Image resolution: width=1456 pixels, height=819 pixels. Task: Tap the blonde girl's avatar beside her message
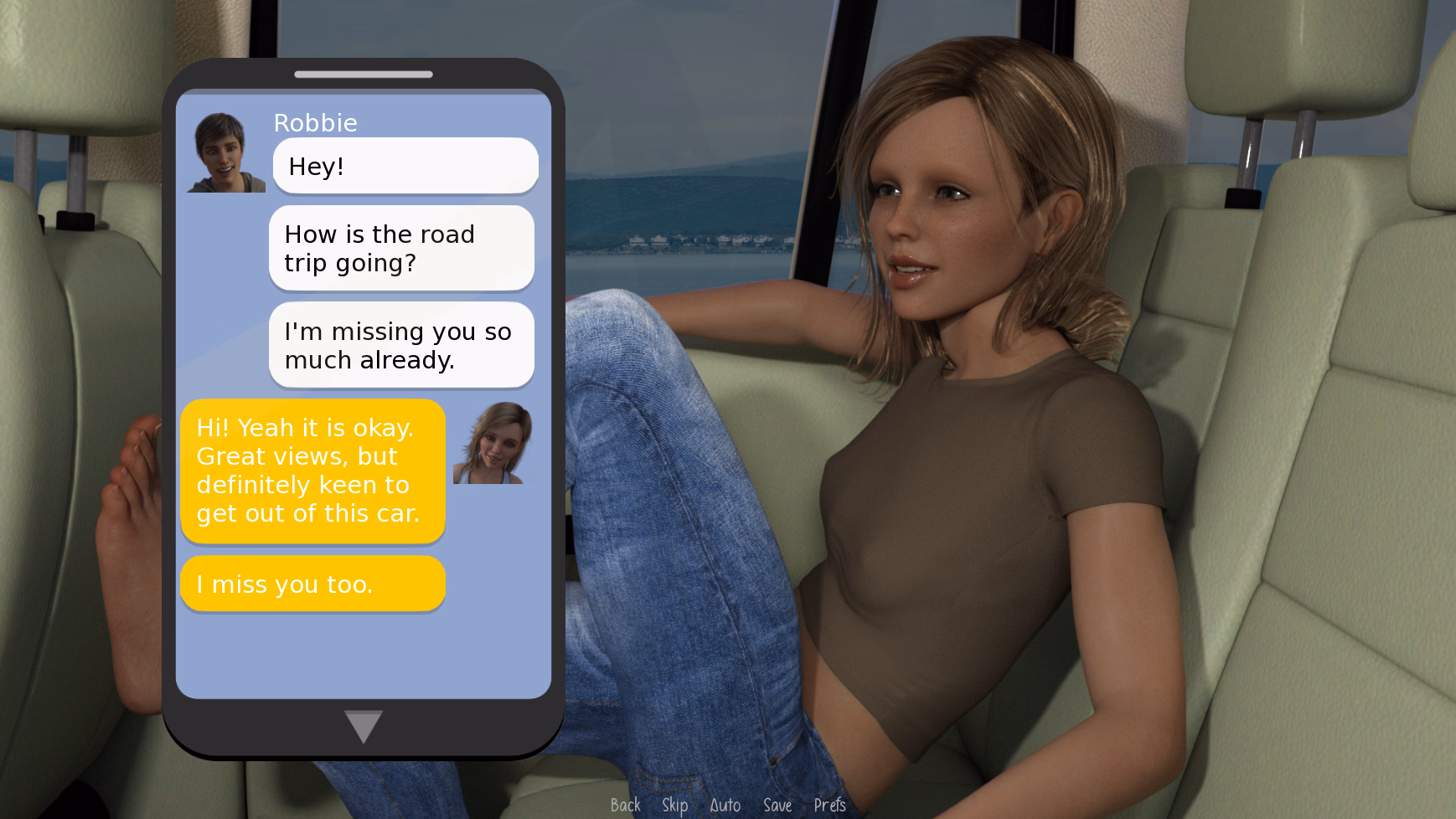pos(490,441)
